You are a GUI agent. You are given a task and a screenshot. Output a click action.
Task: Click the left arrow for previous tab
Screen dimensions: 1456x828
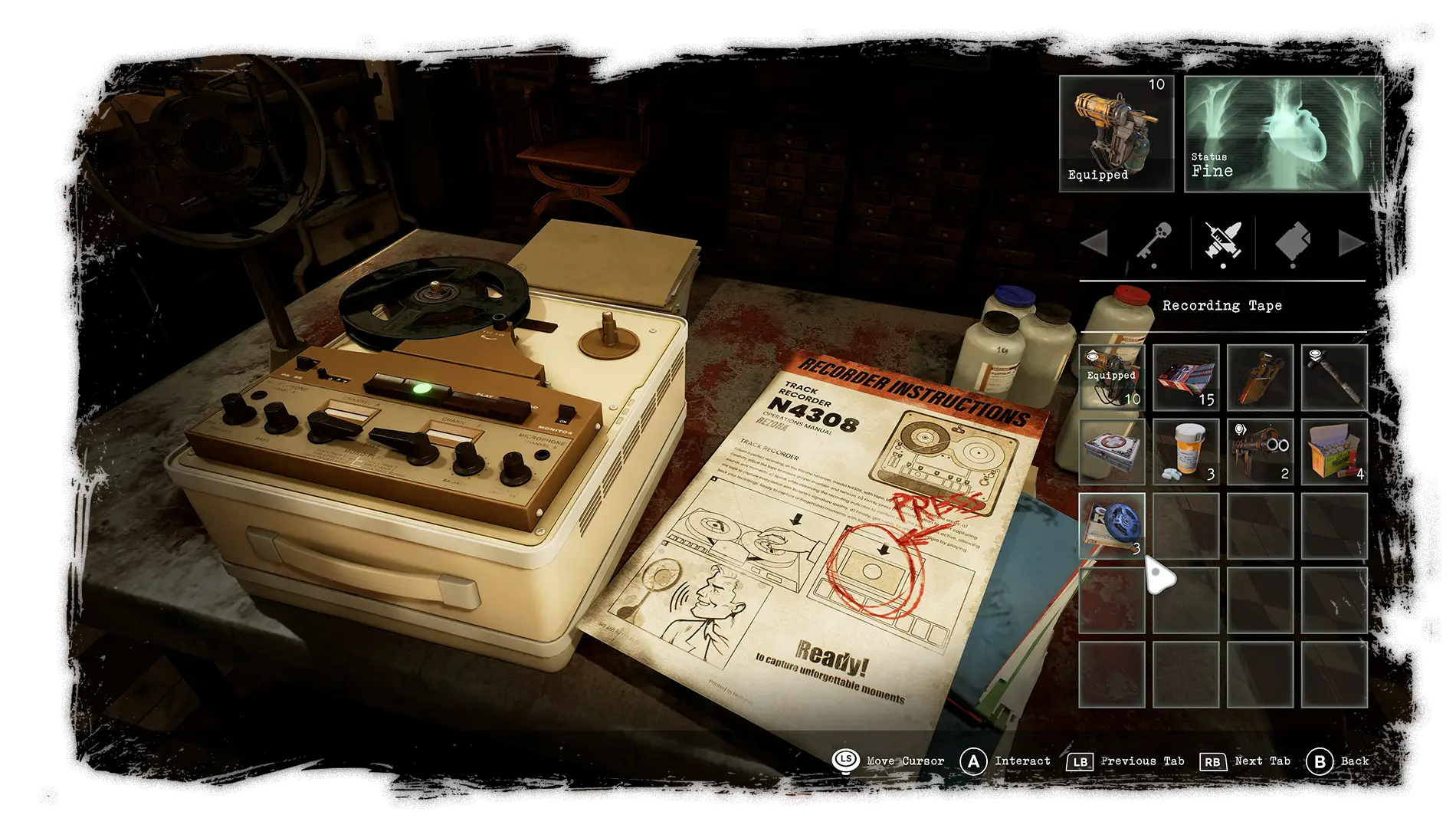coord(1094,244)
